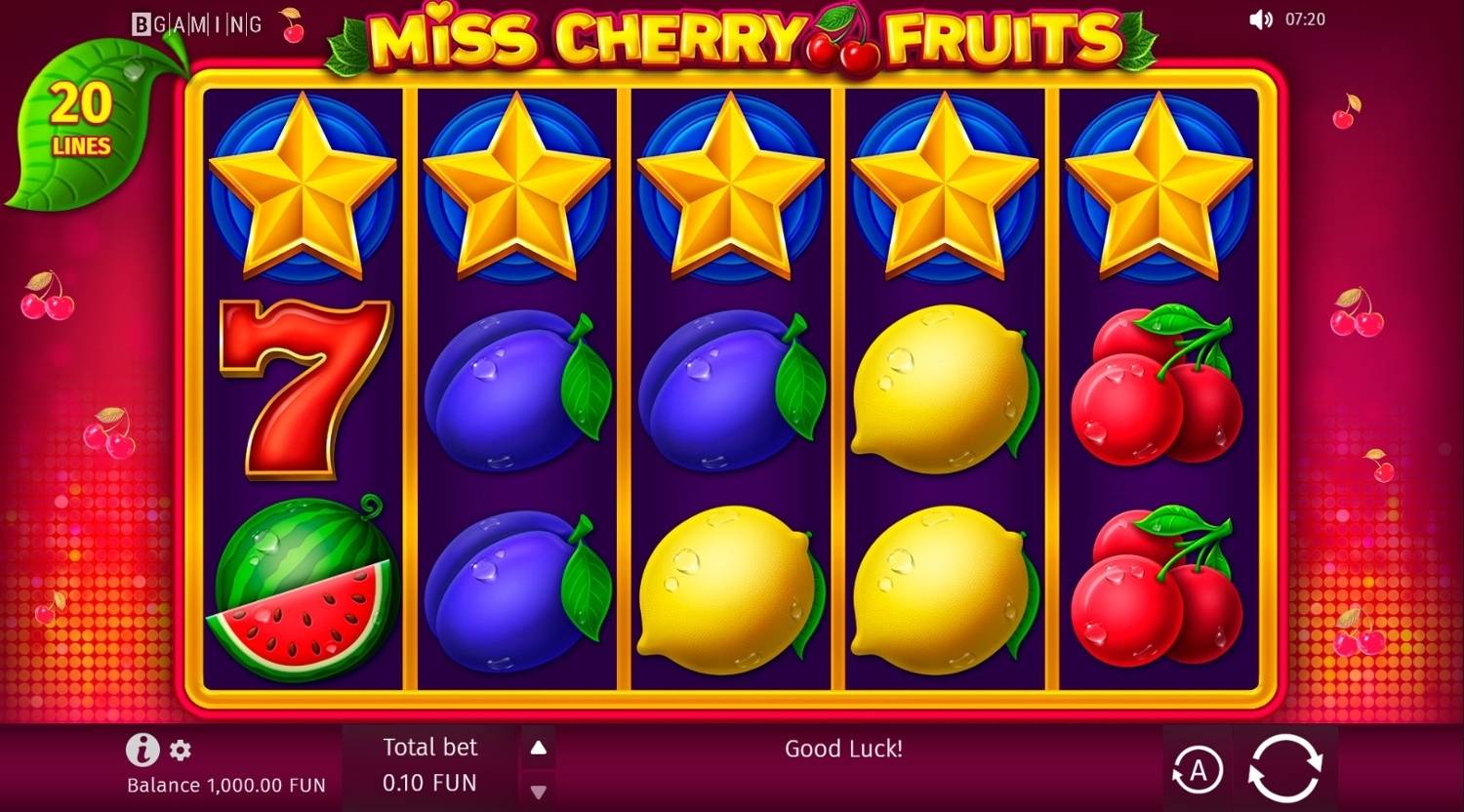Mute the sound via the speaker icon
The image size is (1464, 812).
click(1262, 20)
